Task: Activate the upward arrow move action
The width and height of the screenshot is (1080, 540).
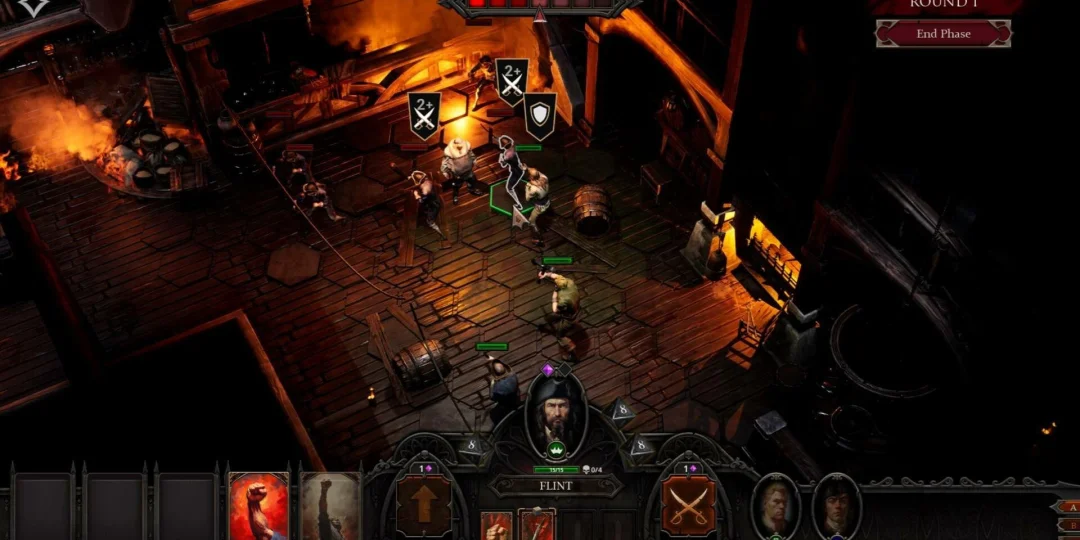Action: [x=424, y=504]
